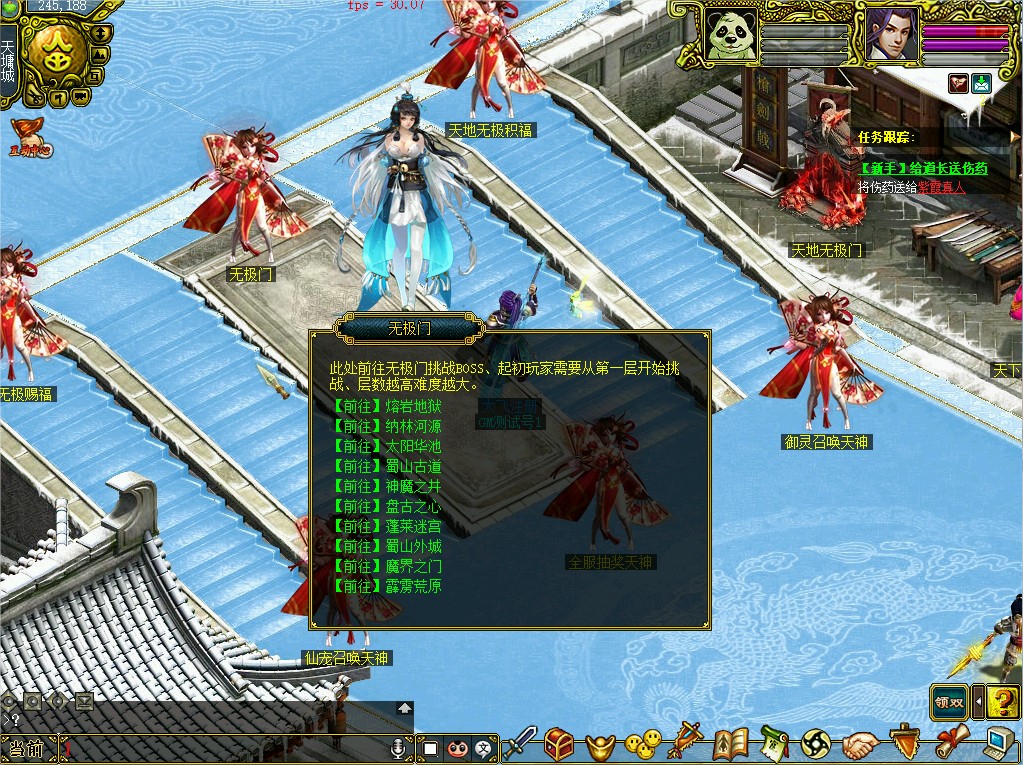Screen dimensions: 1023x765
Task: Open the computer system settings icon
Action: pyautogui.click(x=1001, y=743)
